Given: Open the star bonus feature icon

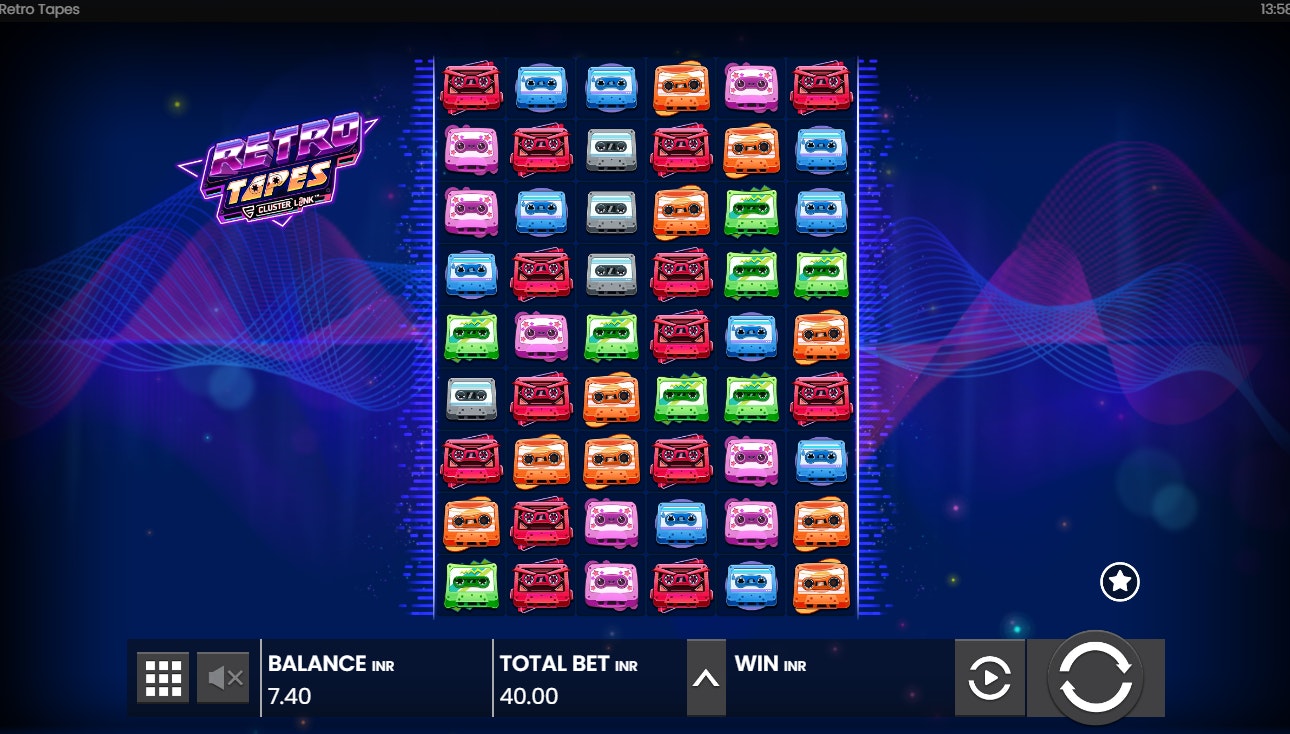Looking at the screenshot, I should (1120, 581).
